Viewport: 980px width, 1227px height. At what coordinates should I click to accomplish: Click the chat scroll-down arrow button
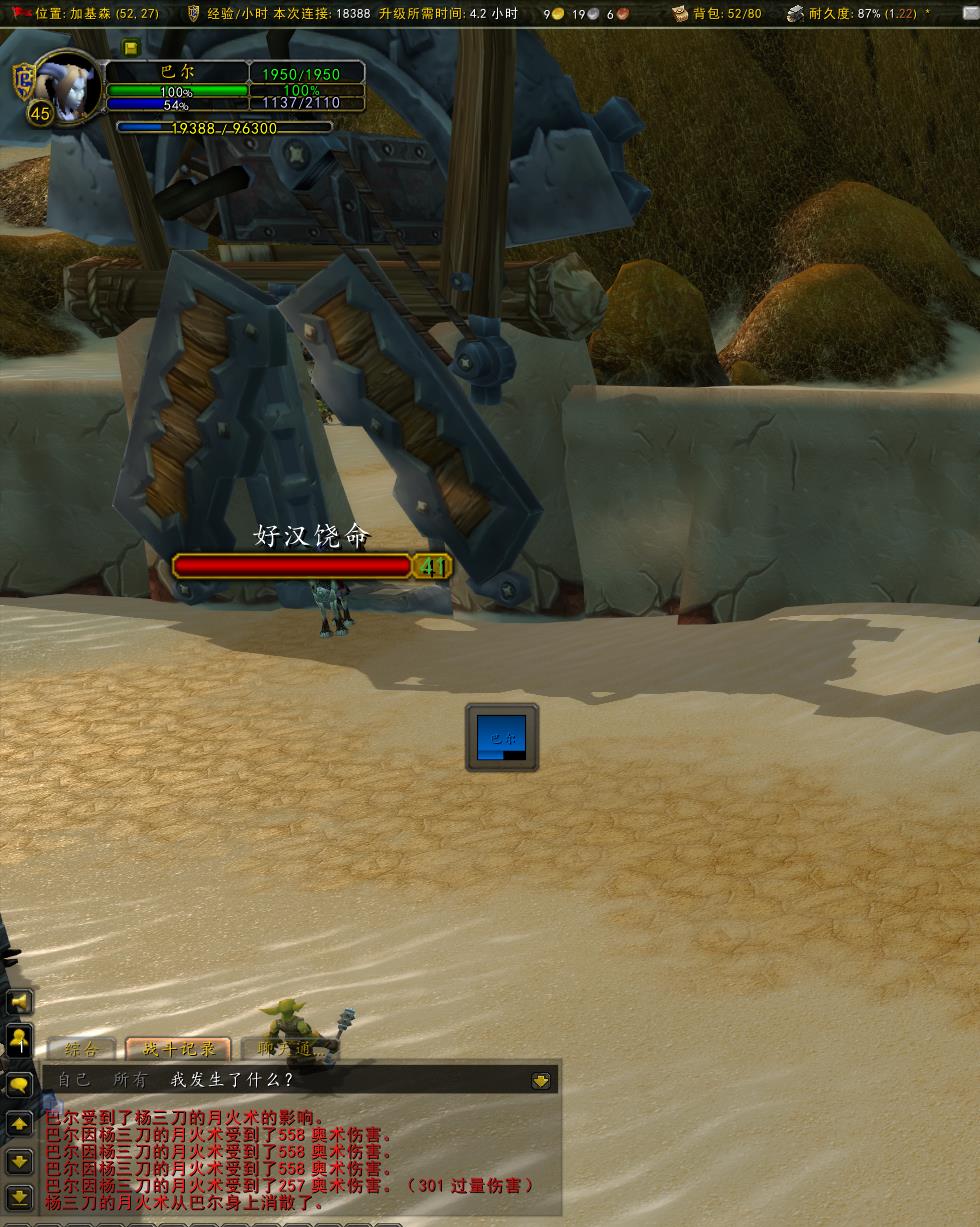(19, 1161)
